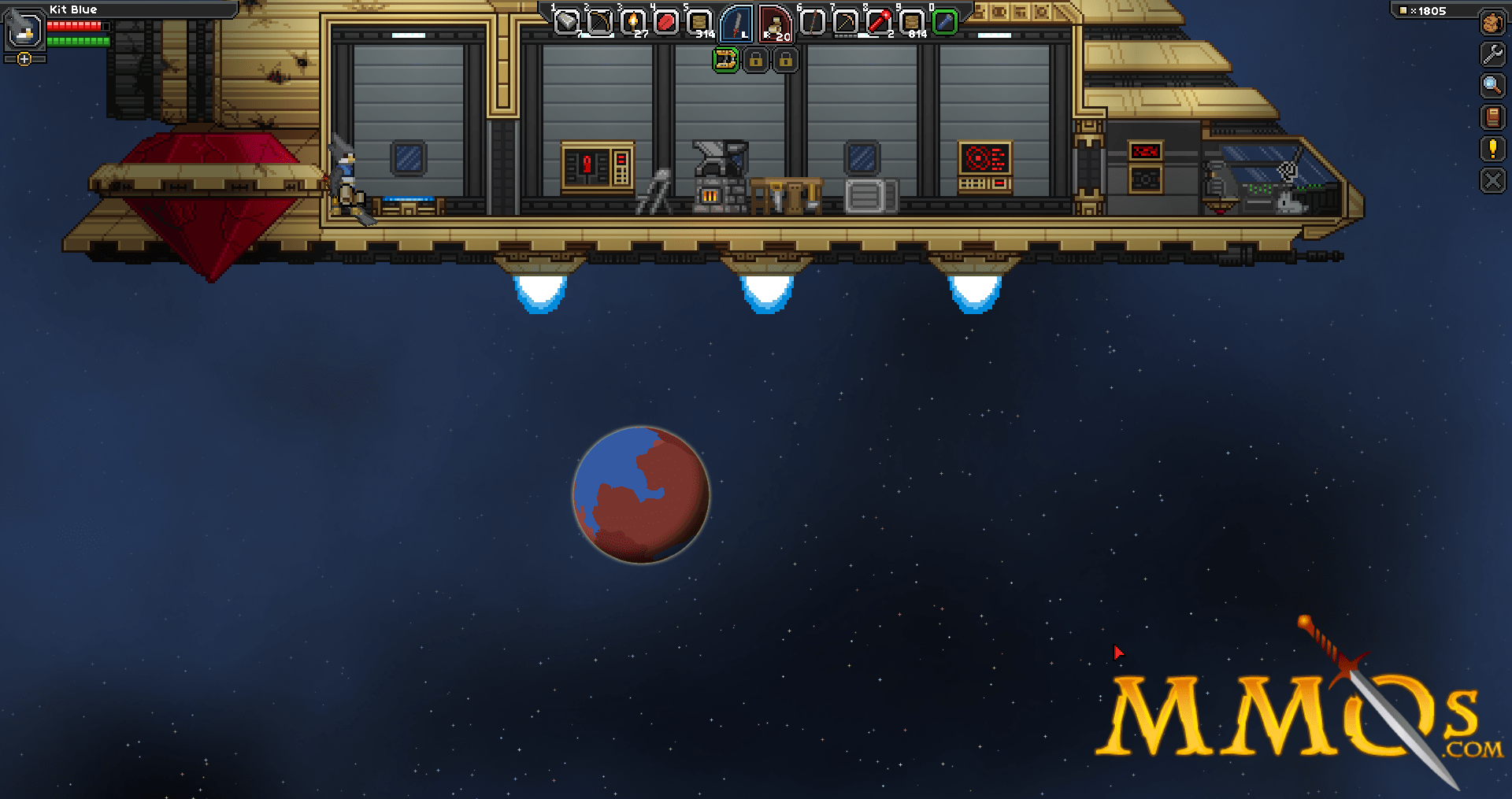
Task: Select the bandages in the R slot
Action: [775, 24]
